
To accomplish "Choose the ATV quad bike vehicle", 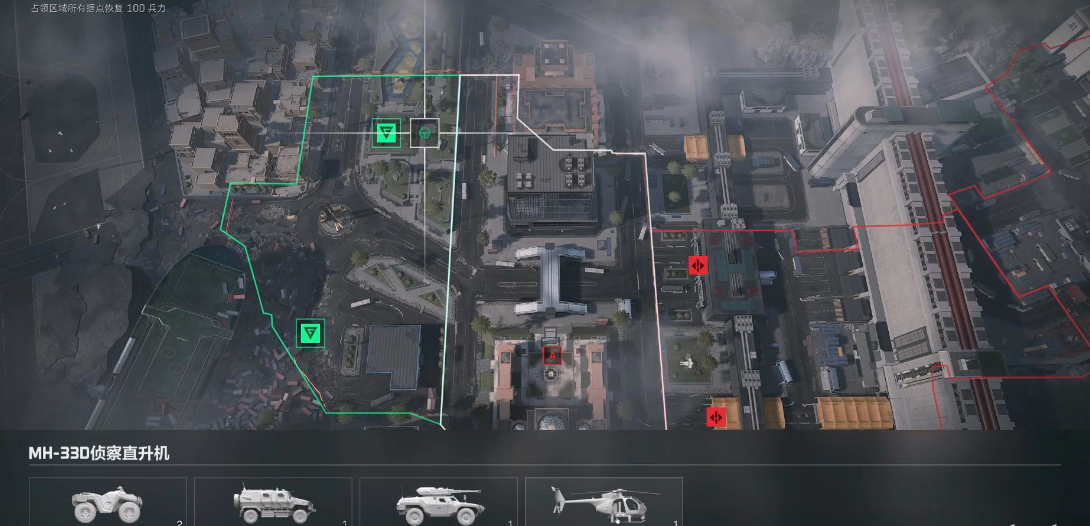I will (108, 502).
